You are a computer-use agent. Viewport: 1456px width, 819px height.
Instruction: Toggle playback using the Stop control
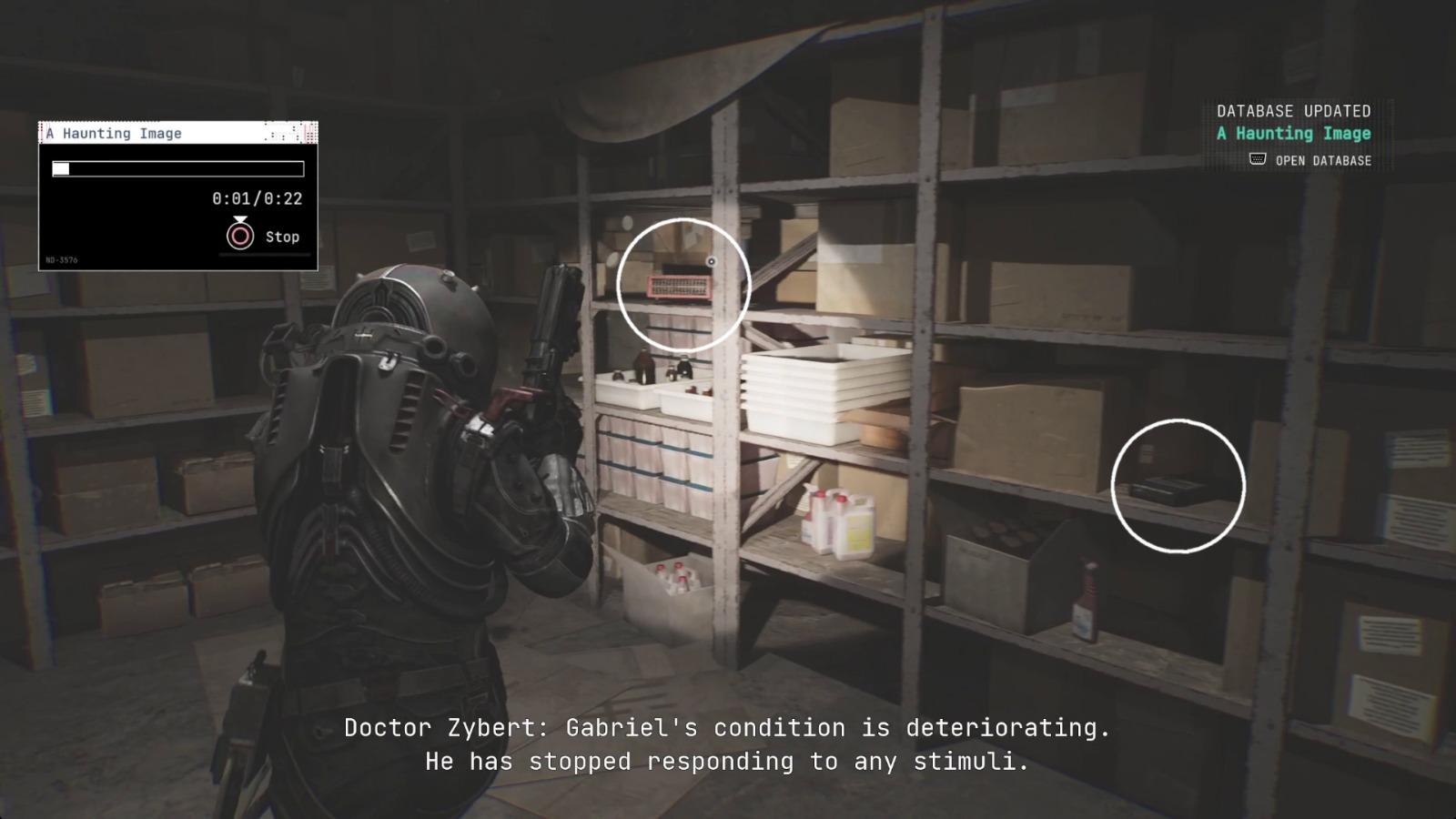click(x=240, y=236)
